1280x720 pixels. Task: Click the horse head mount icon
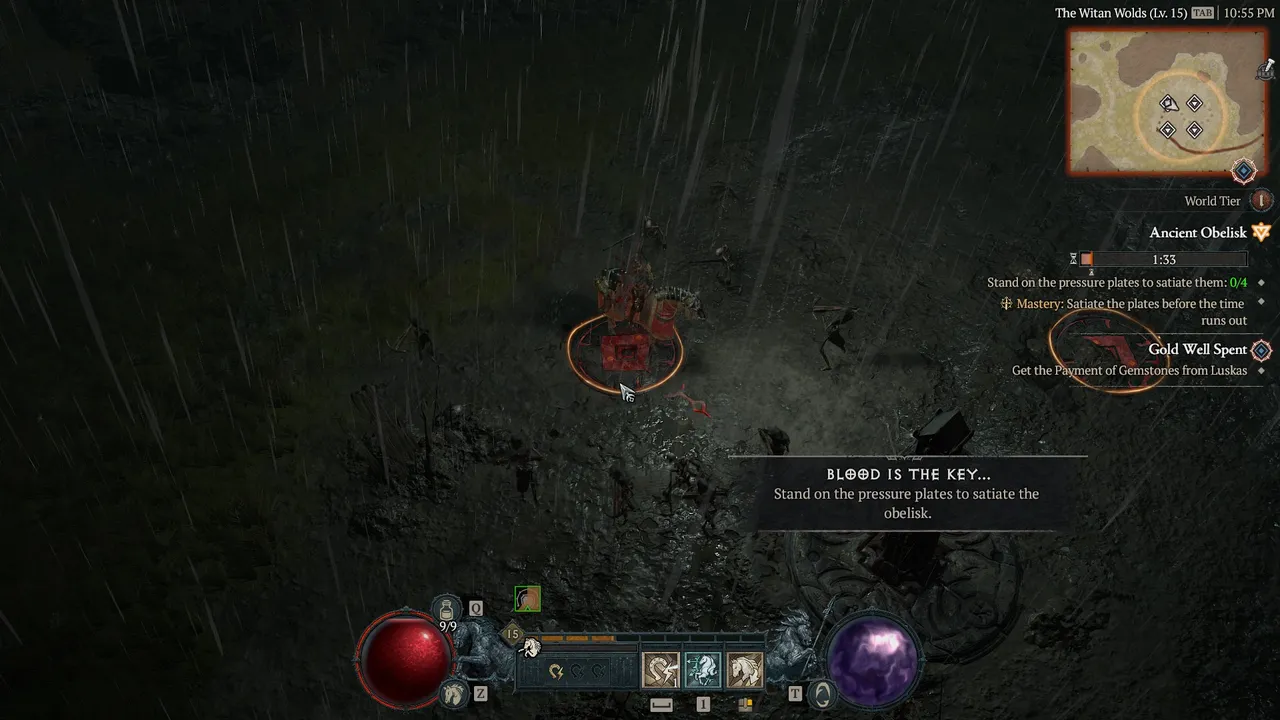454,692
